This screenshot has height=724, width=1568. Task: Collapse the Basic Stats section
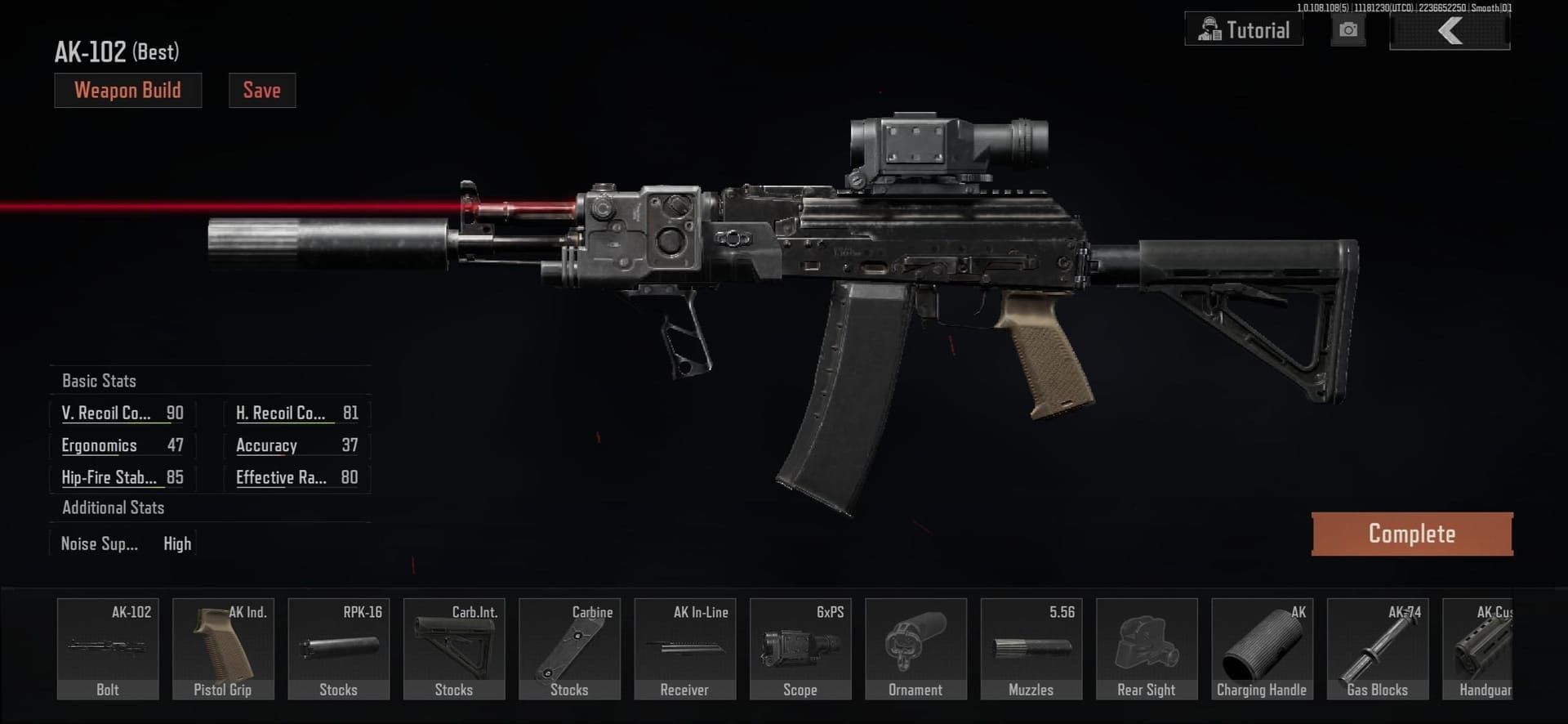click(100, 380)
